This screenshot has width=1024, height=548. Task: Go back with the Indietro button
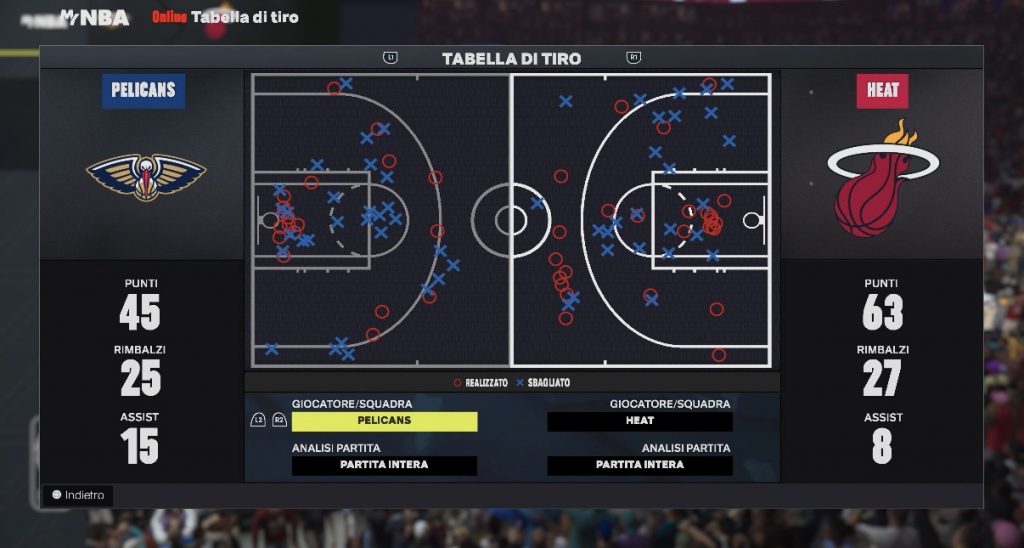coord(78,495)
